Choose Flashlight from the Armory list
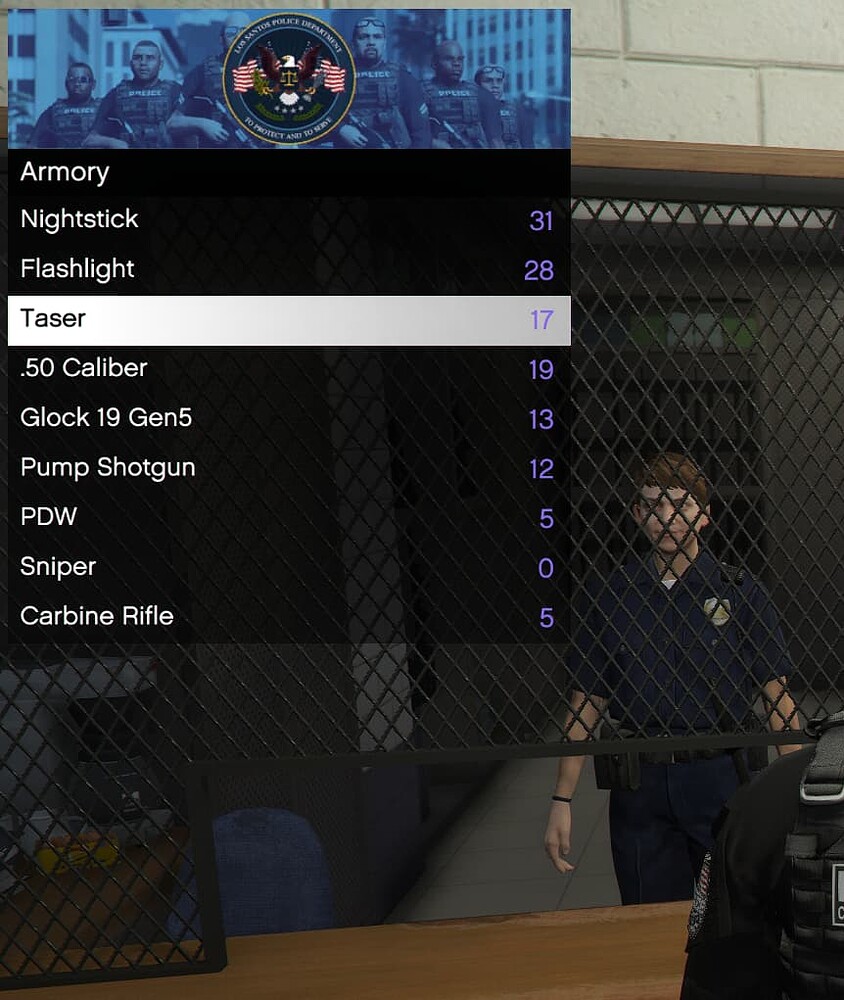Viewport: 844px width, 1000px height. tap(289, 270)
